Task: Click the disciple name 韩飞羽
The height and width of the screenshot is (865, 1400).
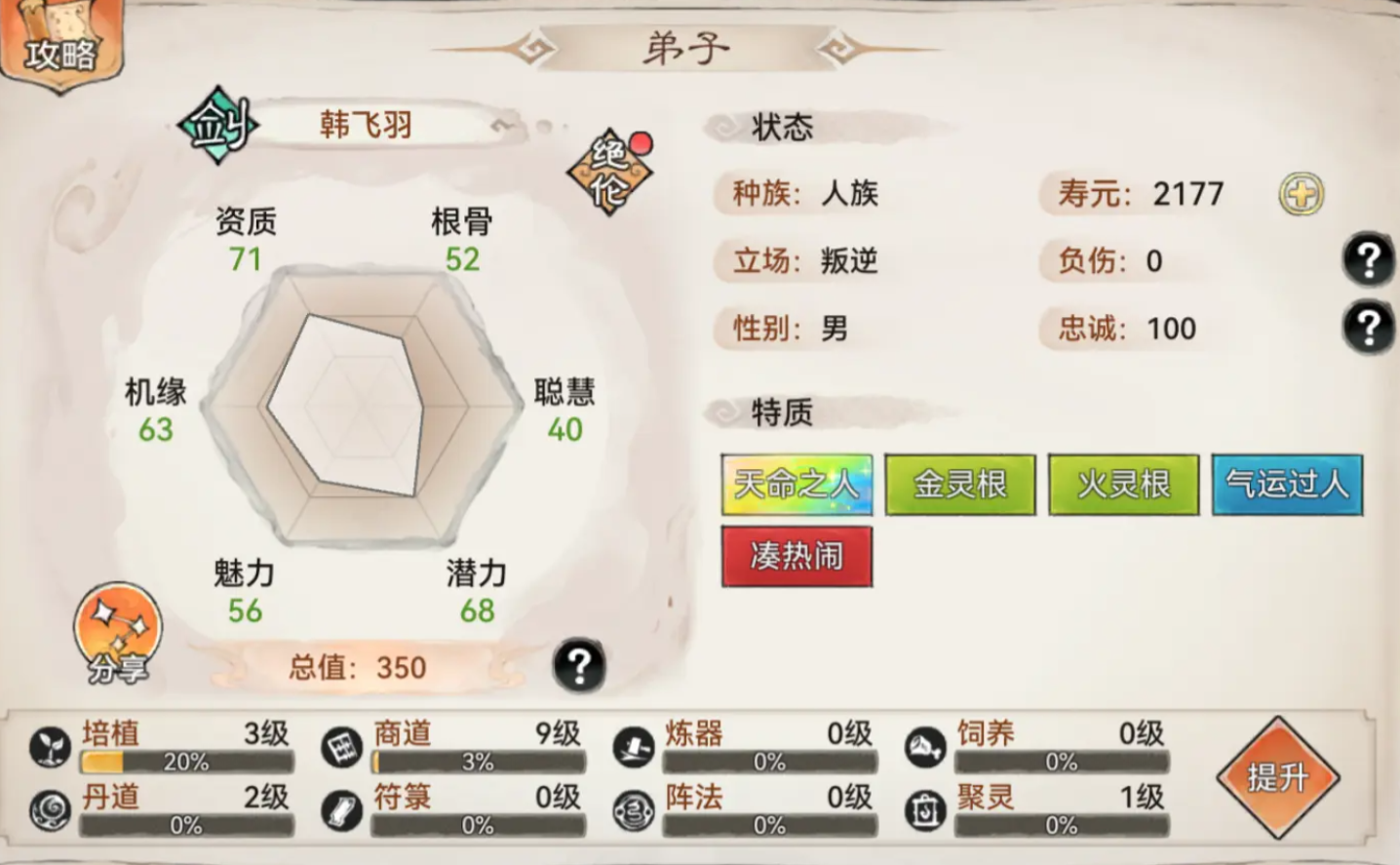Action: click(x=365, y=124)
